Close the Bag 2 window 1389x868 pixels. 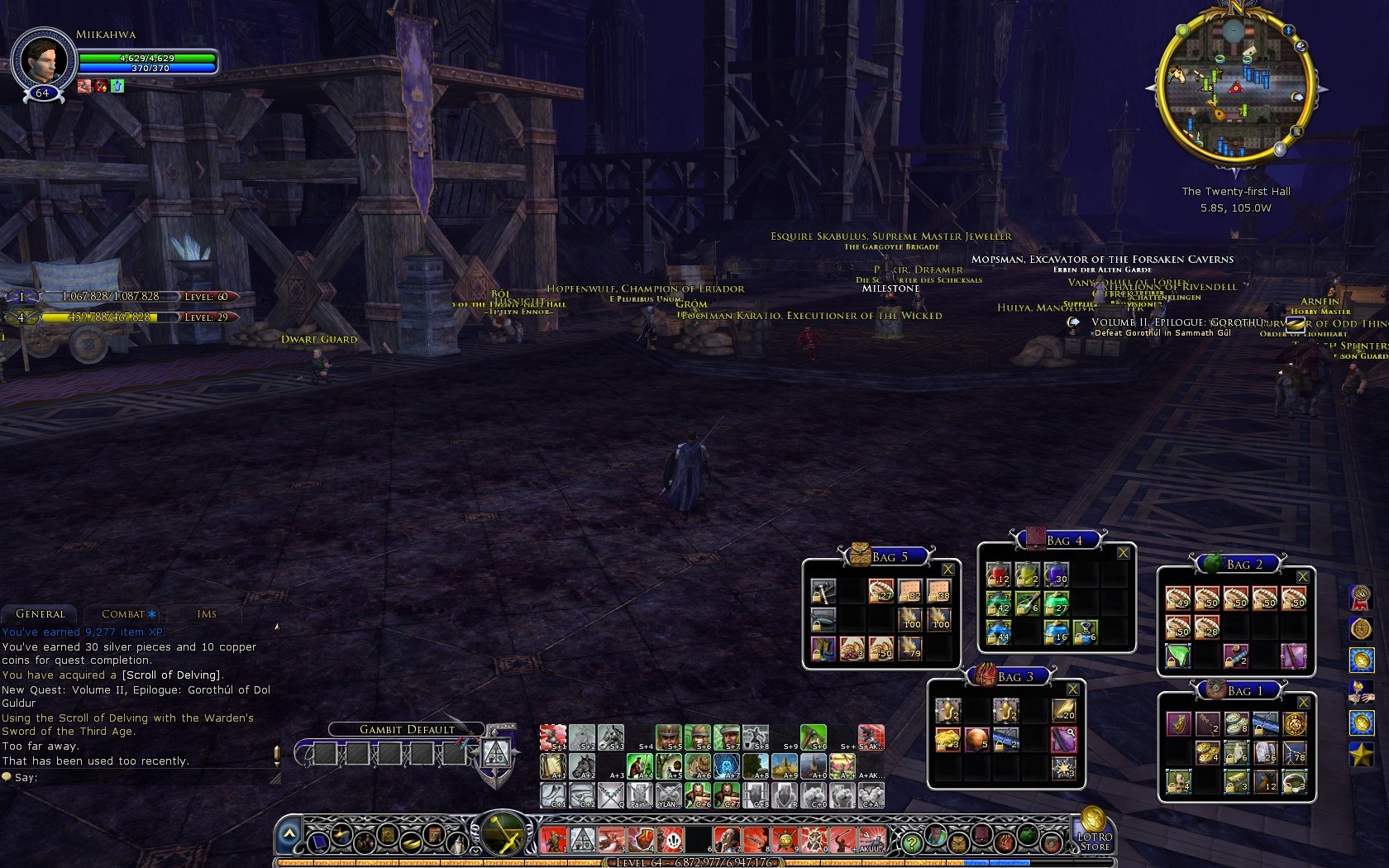pyautogui.click(x=1302, y=577)
